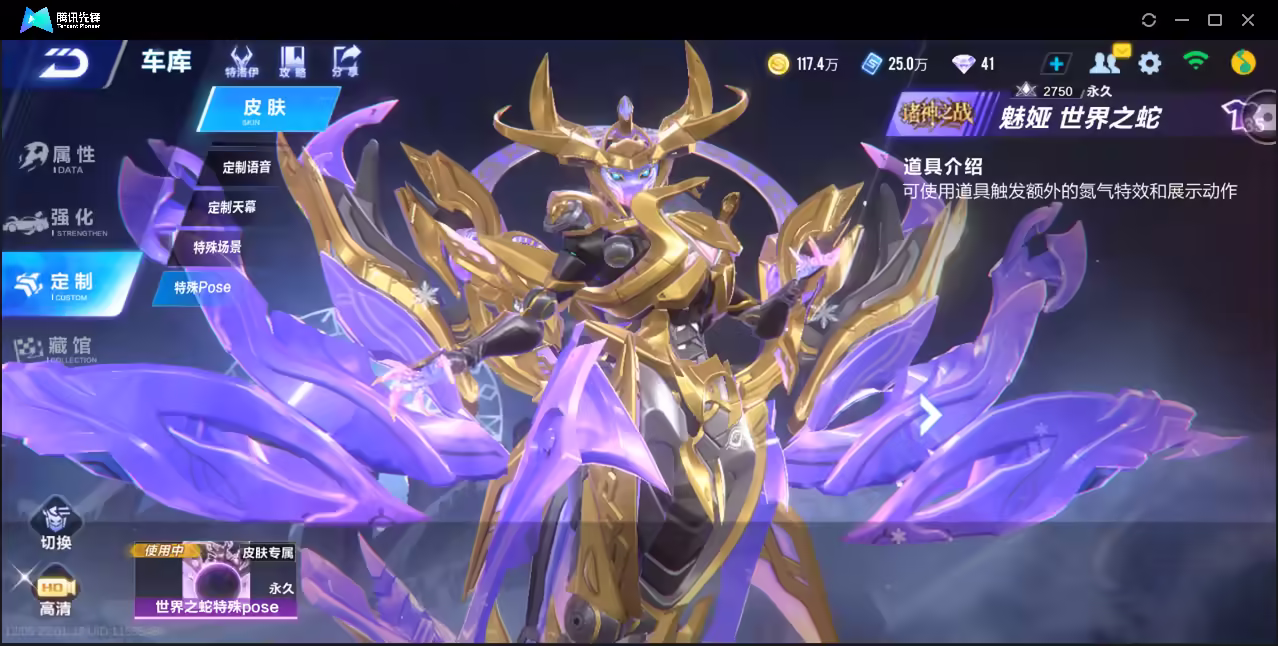Choose the 定制天幕 option

(231, 207)
